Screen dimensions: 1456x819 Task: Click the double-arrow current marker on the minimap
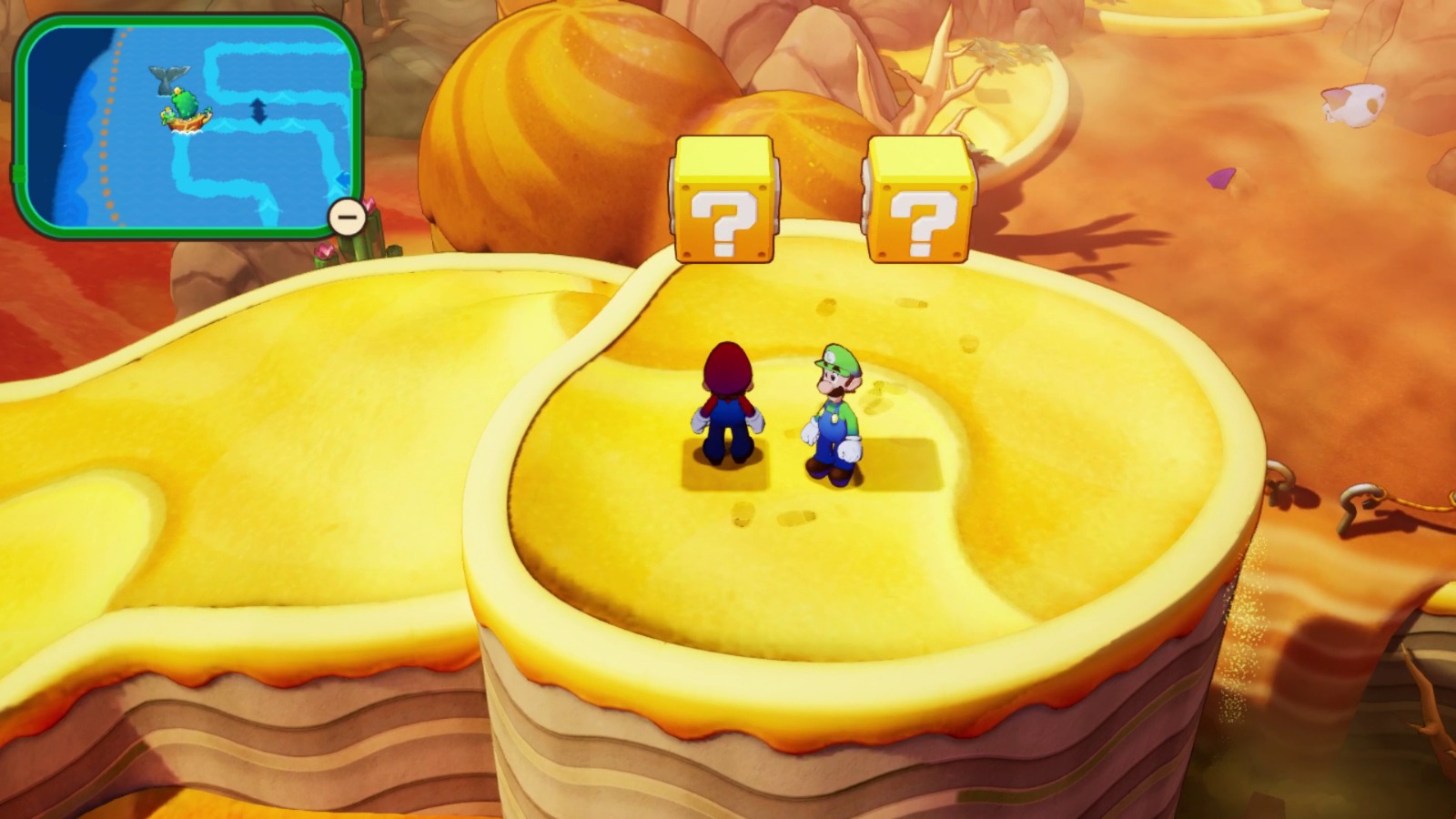(258, 112)
